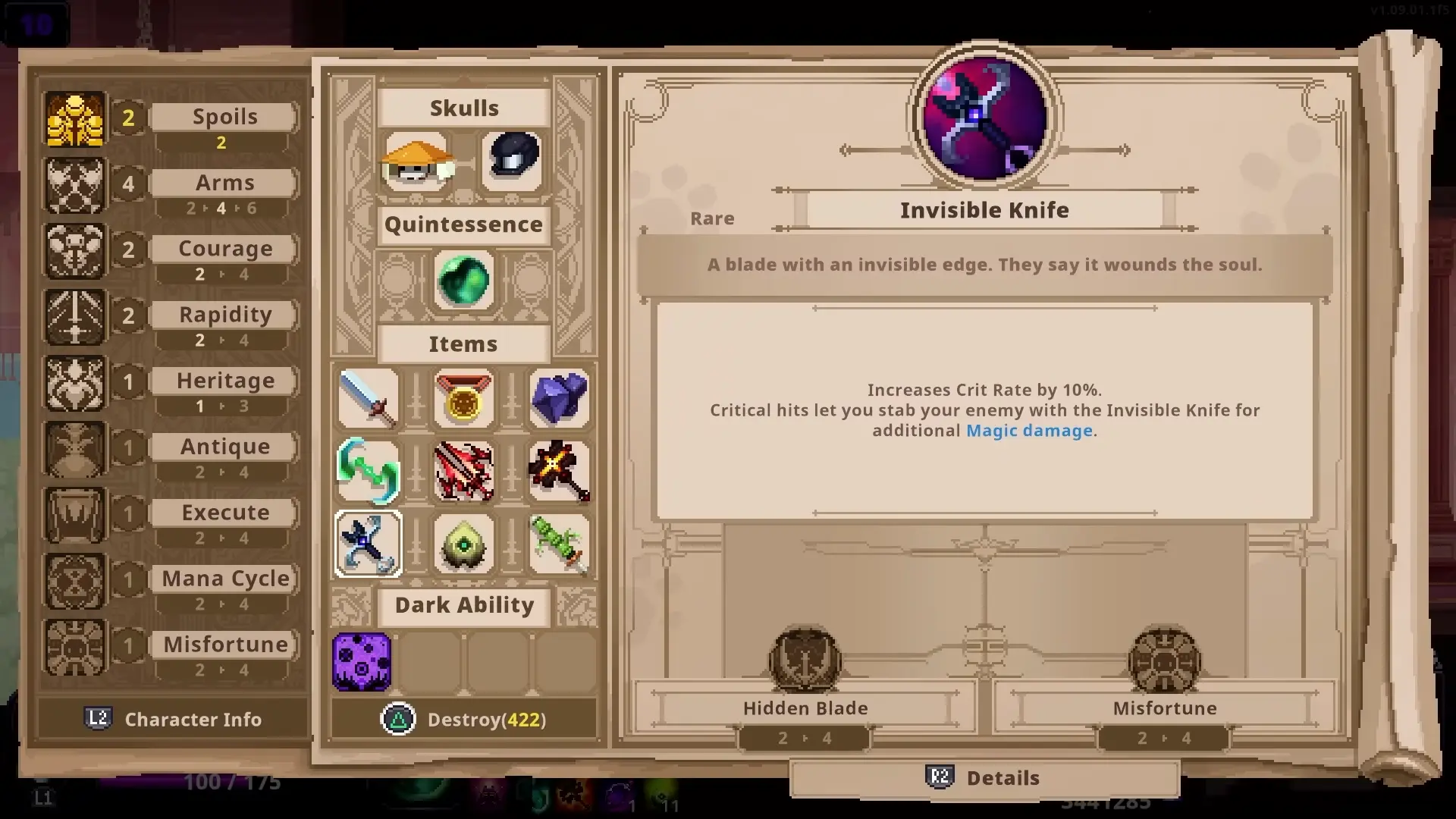Select the green chakram item

click(368, 472)
